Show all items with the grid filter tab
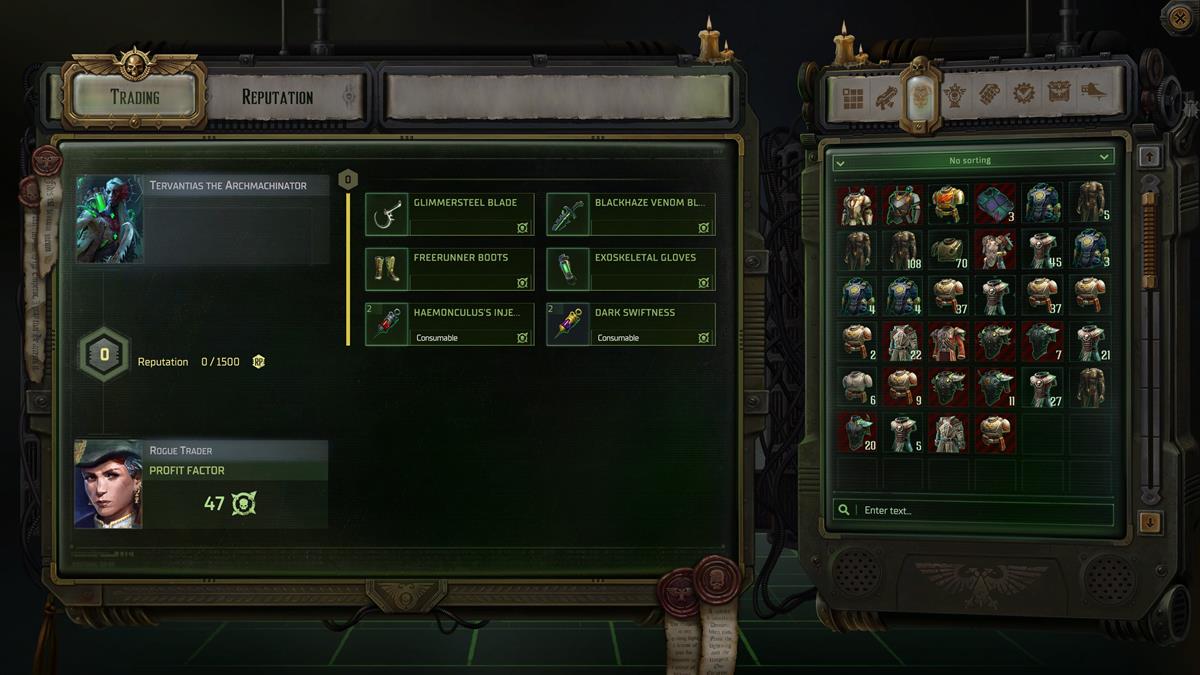Viewport: 1200px width, 675px height. point(852,97)
